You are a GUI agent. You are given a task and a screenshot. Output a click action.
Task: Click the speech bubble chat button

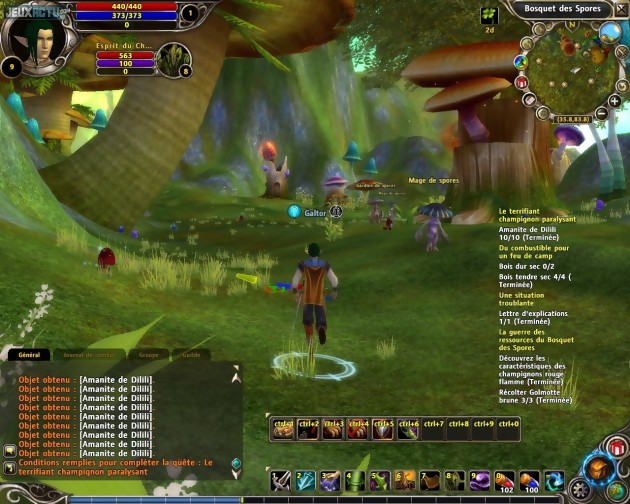tap(9, 450)
